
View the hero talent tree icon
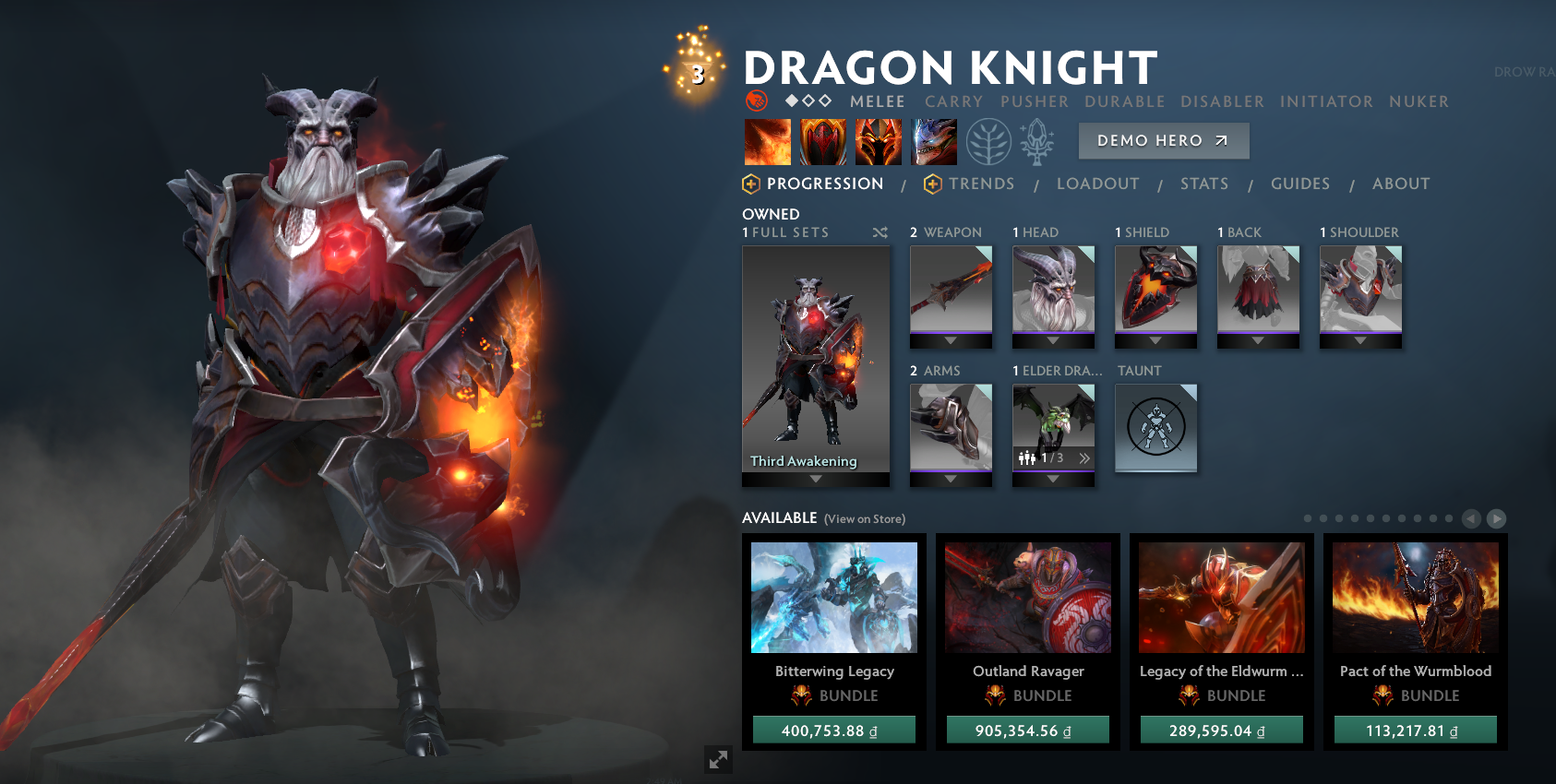(987, 140)
